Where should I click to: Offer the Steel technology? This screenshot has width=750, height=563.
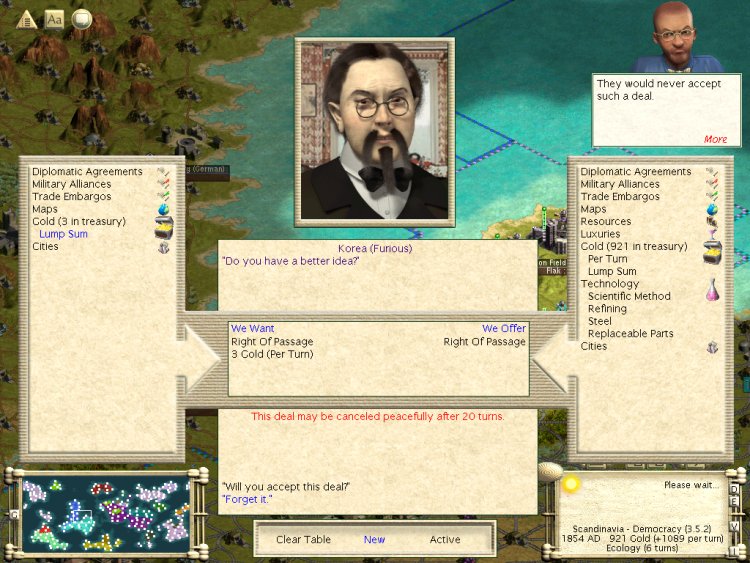pyautogui.click(x=600, y=321)
